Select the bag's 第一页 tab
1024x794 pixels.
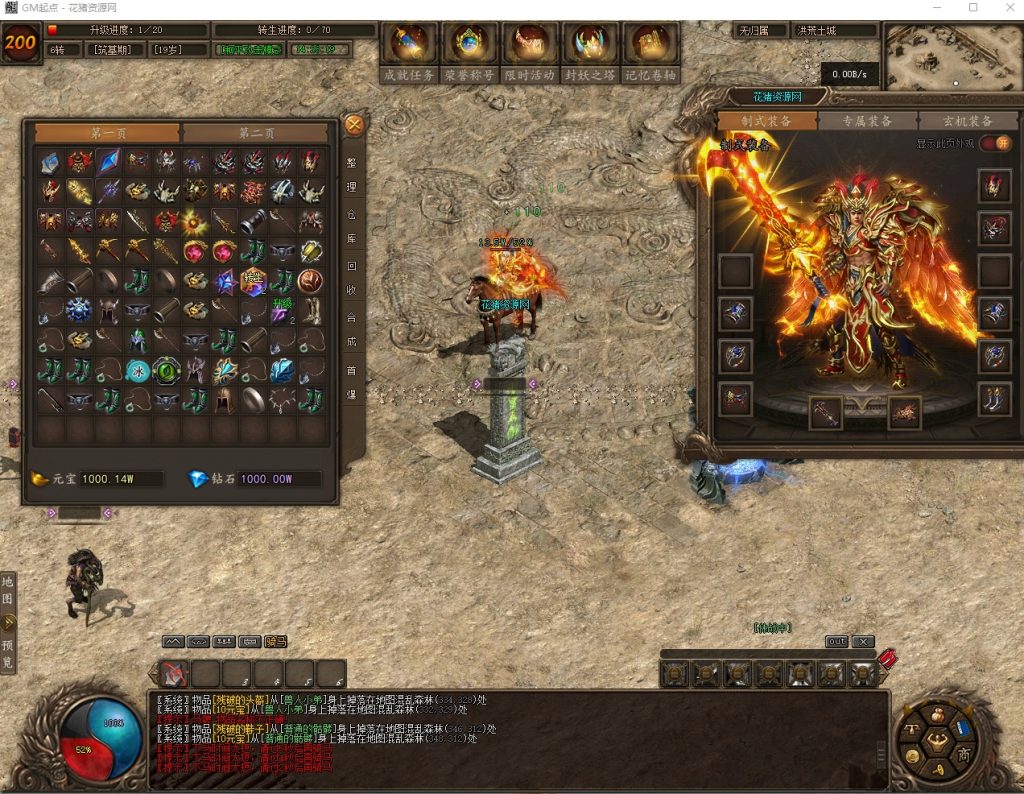108,133
